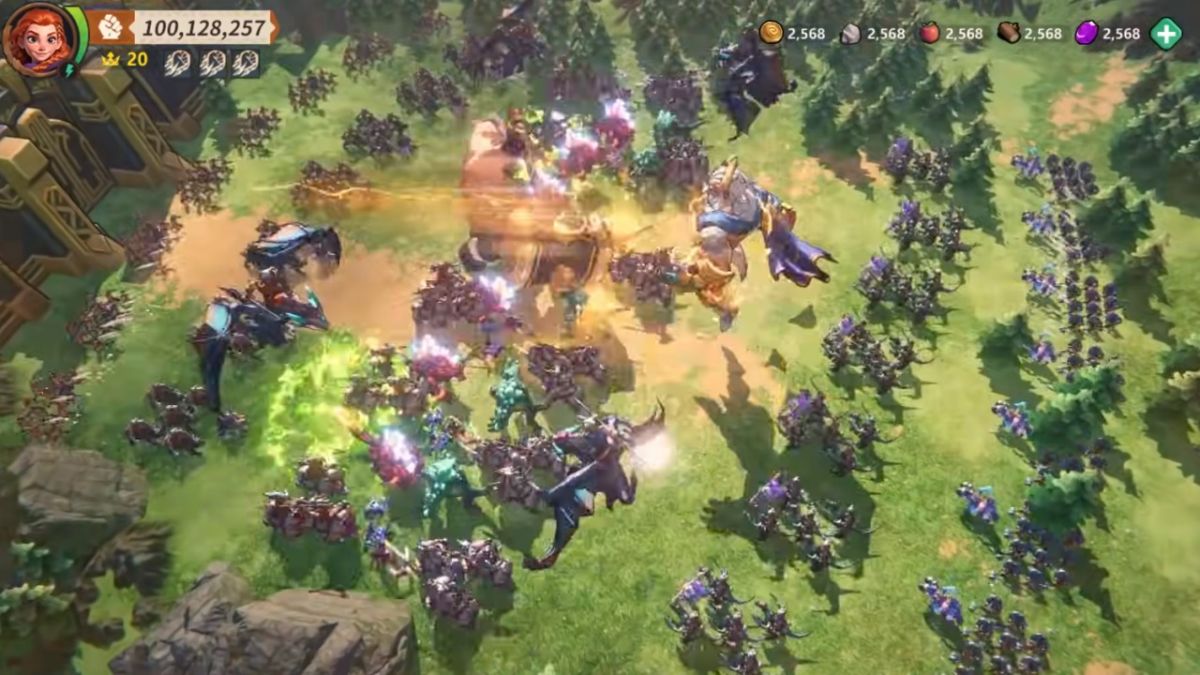
Task: Click the grey stone resource icon
Action: pos(850,33)
